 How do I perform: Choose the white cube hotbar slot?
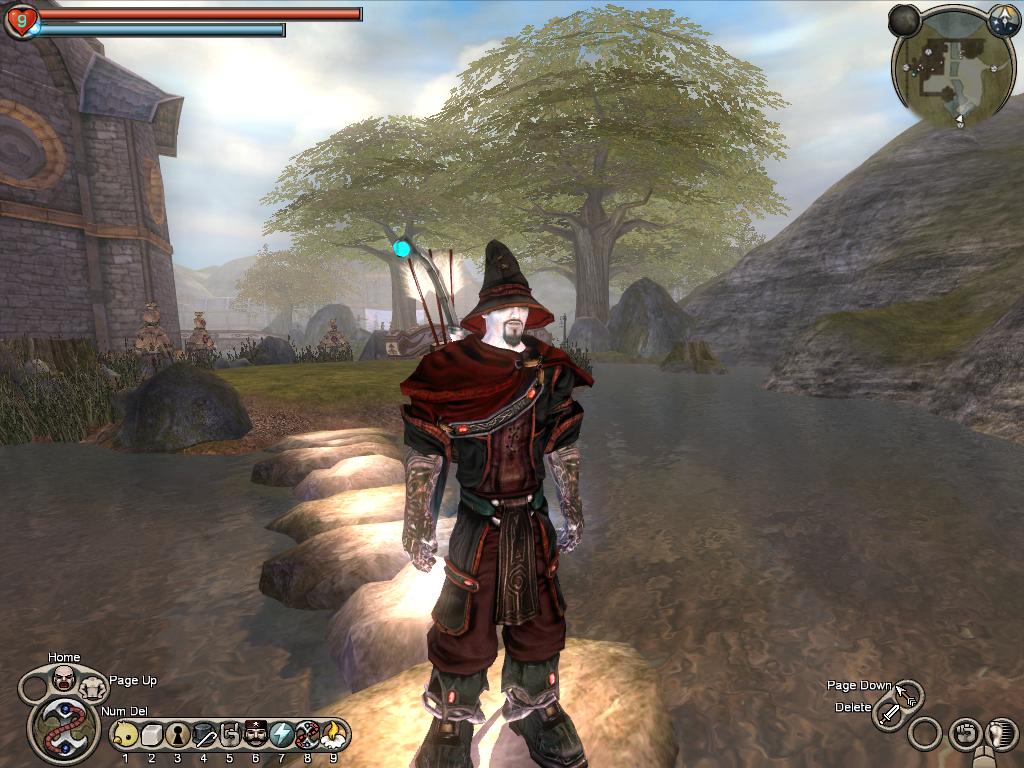point(151,736)
